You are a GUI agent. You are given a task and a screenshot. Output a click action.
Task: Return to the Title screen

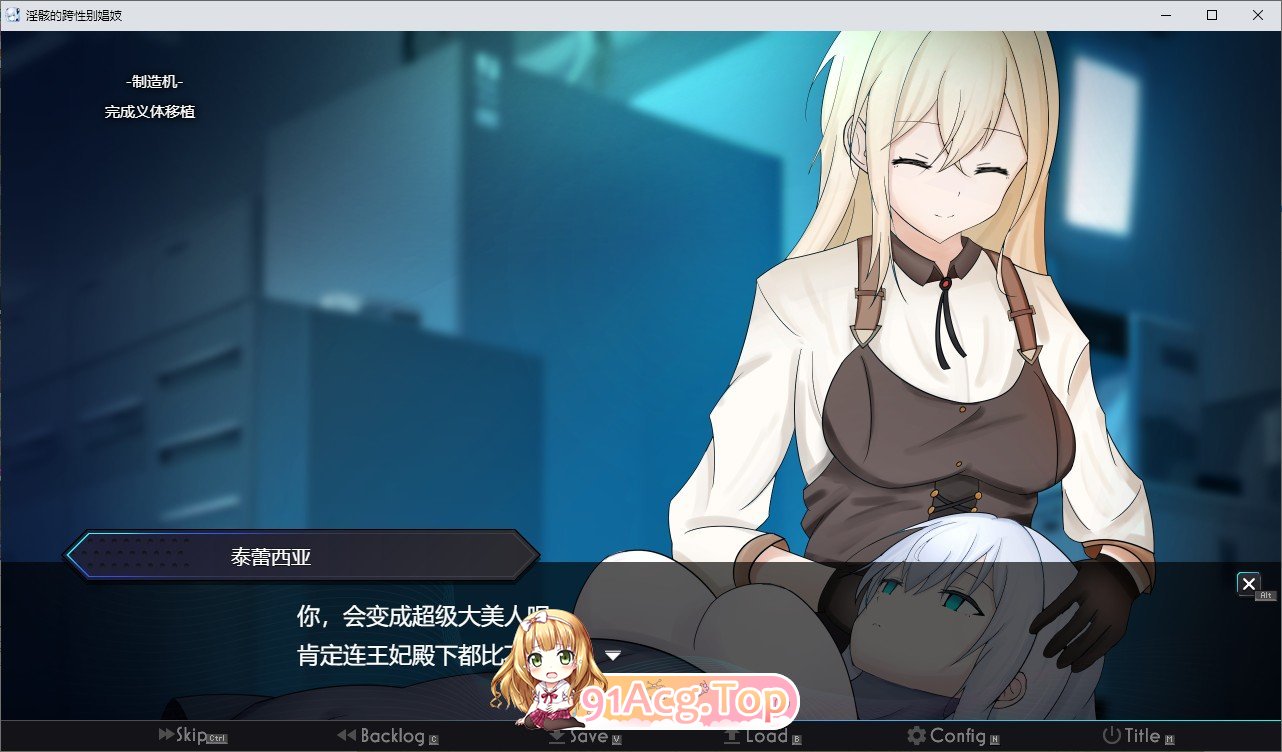point(1138,735)
